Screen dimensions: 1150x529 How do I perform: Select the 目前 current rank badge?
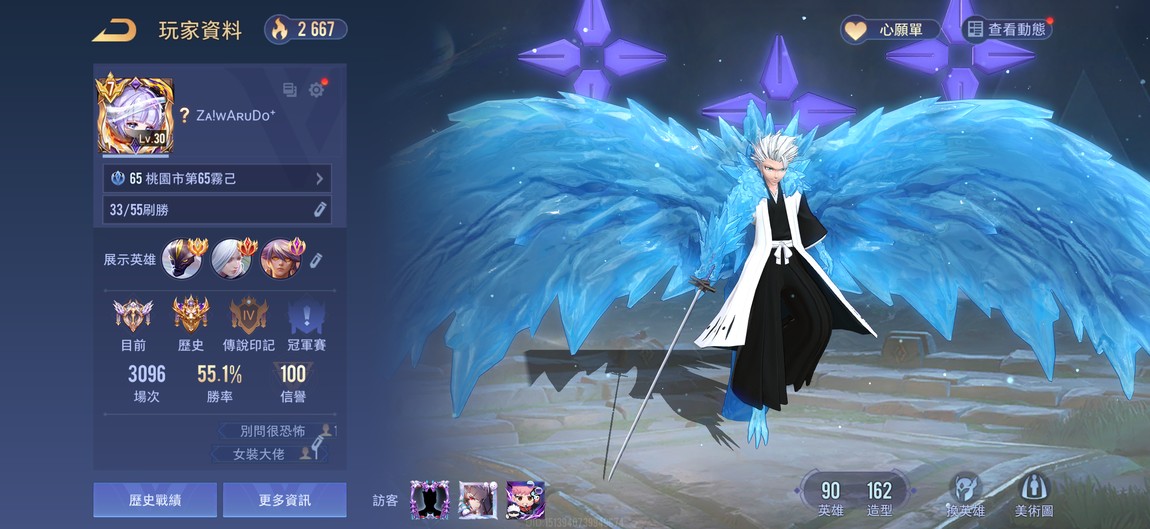coord(132,318)
